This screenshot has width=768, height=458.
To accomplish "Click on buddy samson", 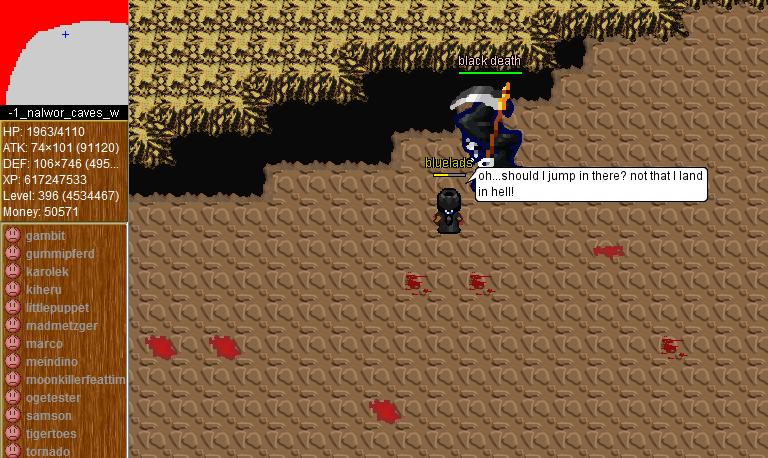I will coord(48,416).
